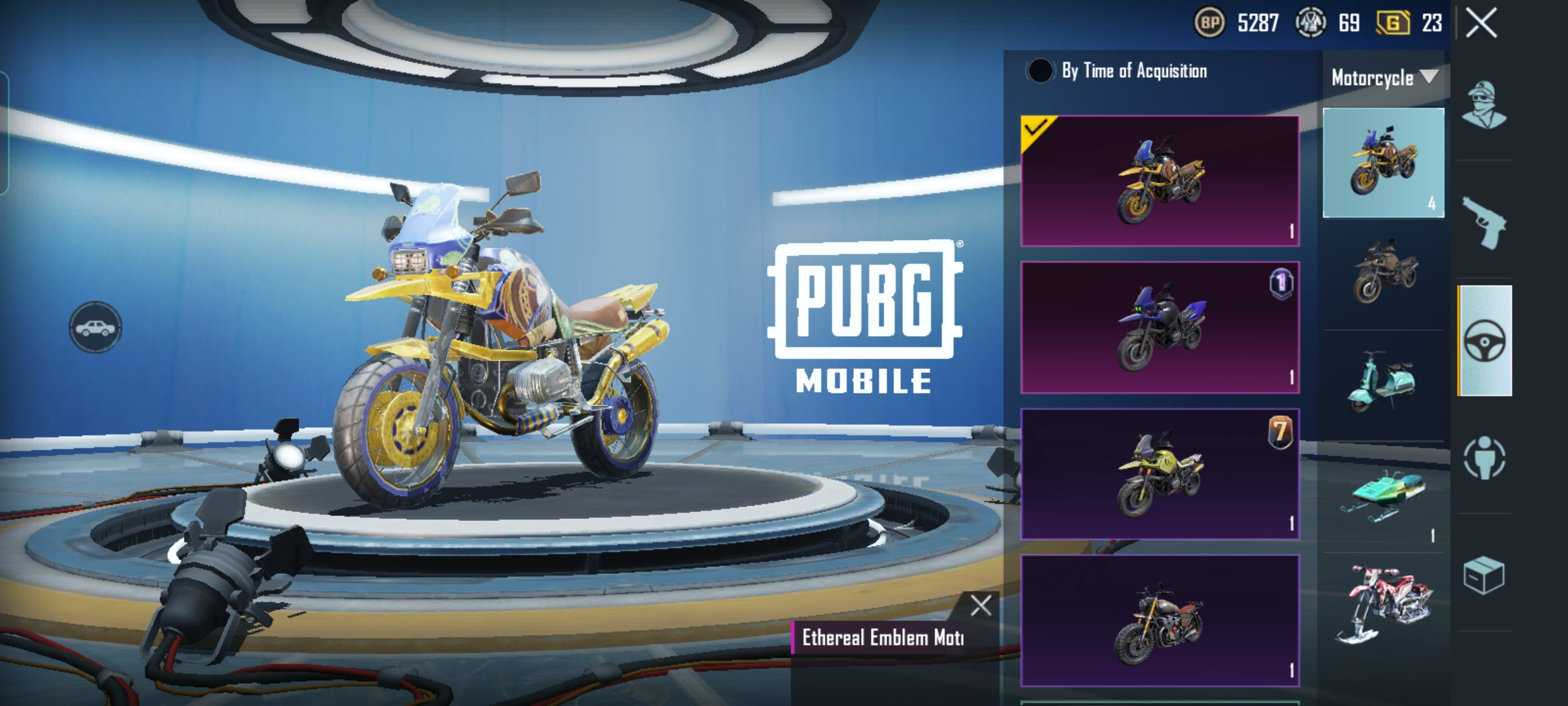Pick the brown cafe-racer motorcycle skin
This screenshot has height=706, width=1568.
click(1160, 620)
